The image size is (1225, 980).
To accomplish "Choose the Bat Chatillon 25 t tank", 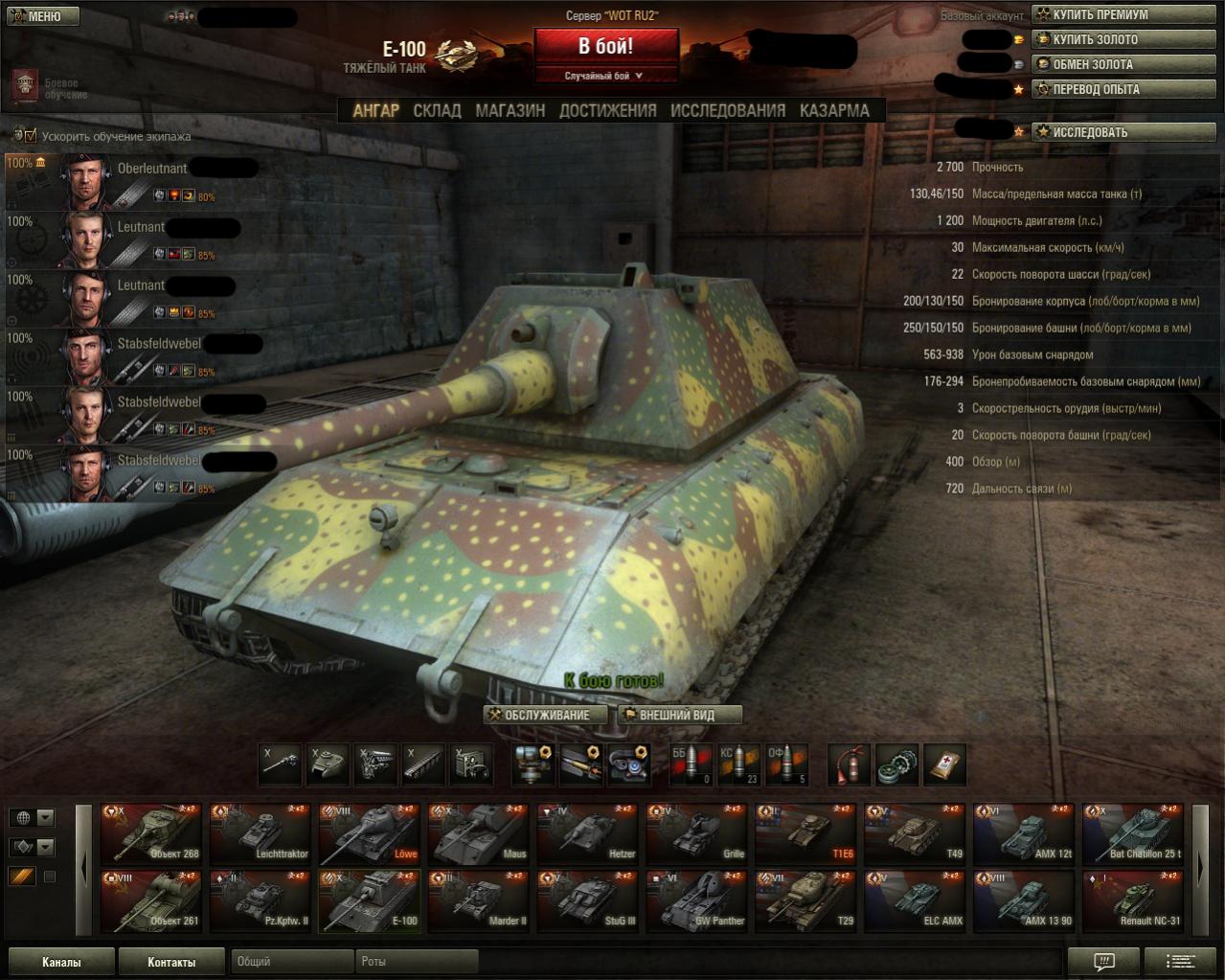I will (1132, 834).
